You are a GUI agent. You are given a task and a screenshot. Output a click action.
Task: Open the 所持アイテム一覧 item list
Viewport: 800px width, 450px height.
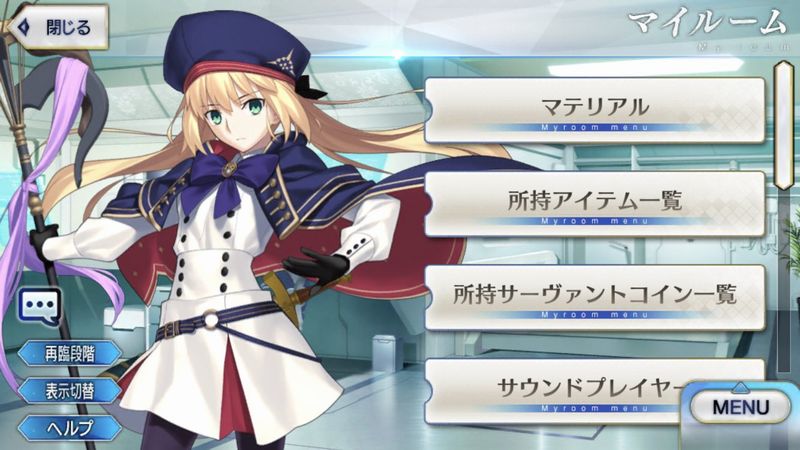[x=595, y=203]
